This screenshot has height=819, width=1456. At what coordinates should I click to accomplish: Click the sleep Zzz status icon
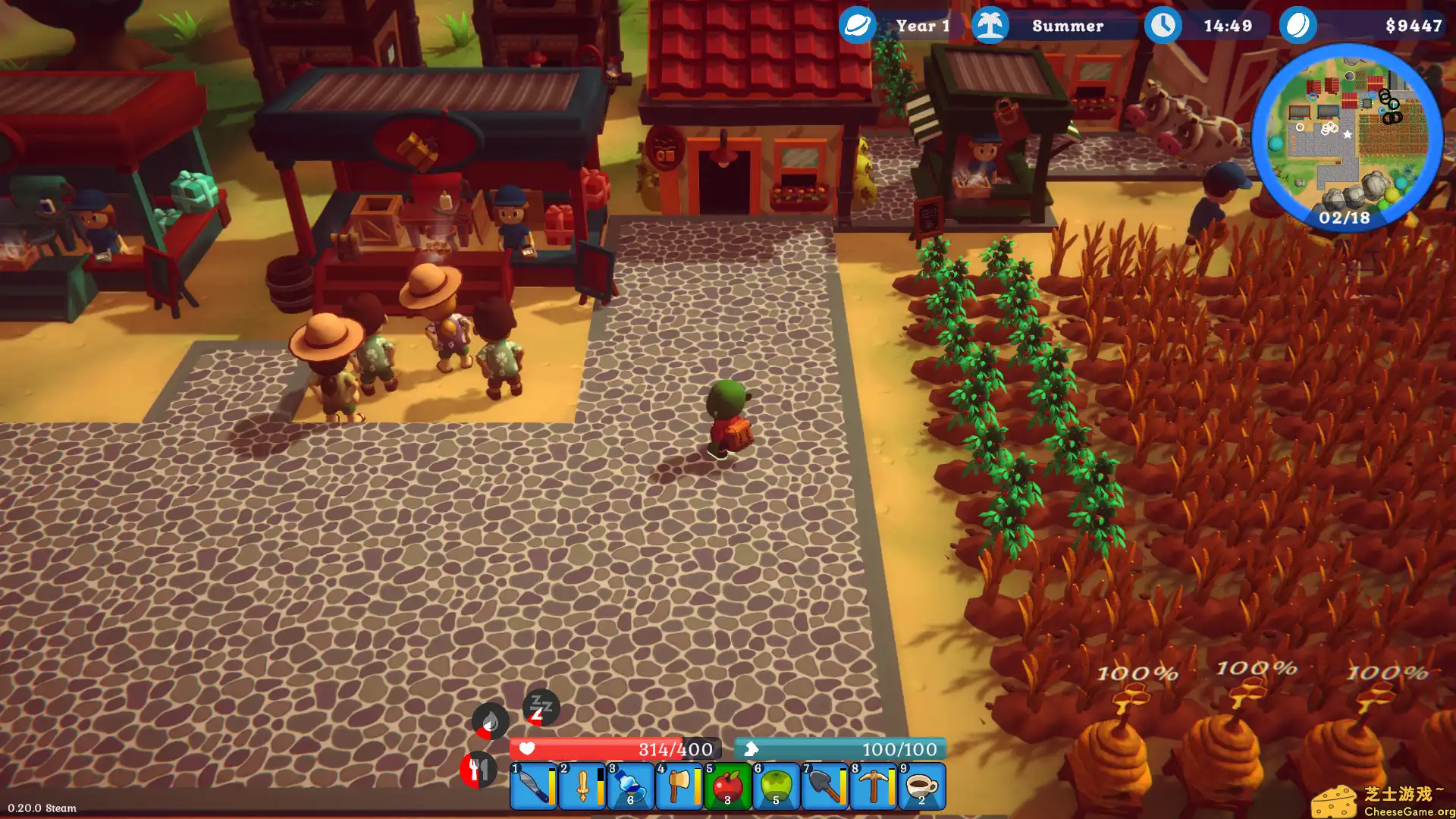tap(541, 708)
